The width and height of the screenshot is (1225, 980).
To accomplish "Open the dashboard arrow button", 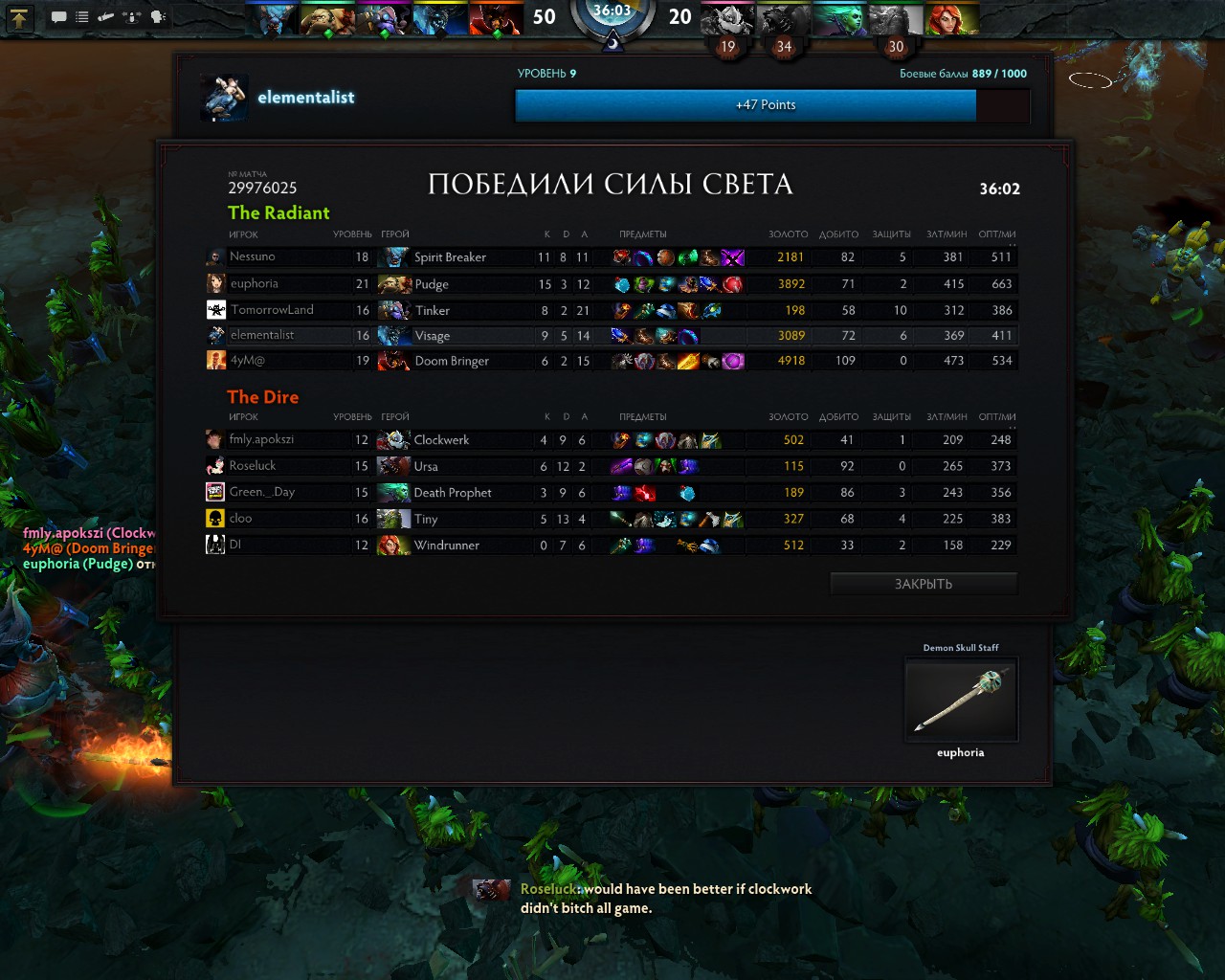I will pyautogui.click(x=19, y=17).
